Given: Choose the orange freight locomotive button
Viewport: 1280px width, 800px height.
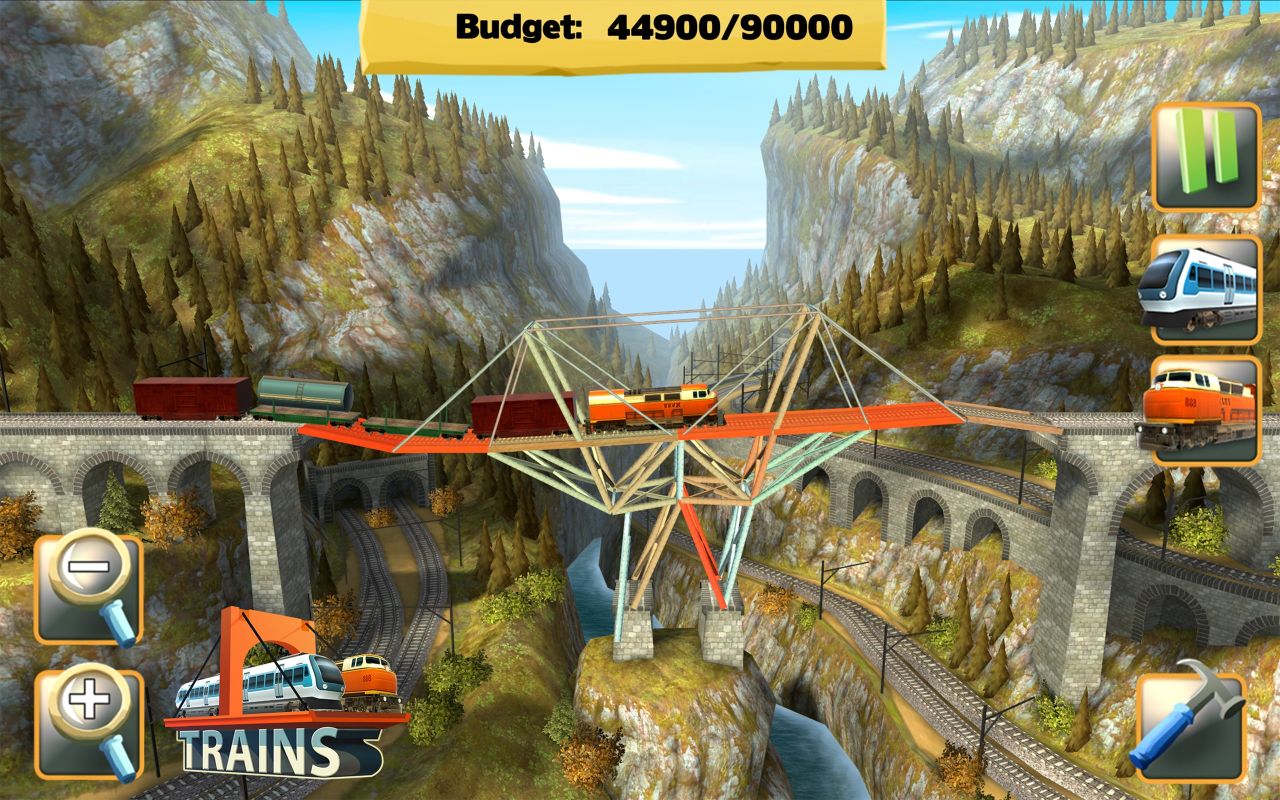Looking at the screenshot, I should (x=1206, y=410).
